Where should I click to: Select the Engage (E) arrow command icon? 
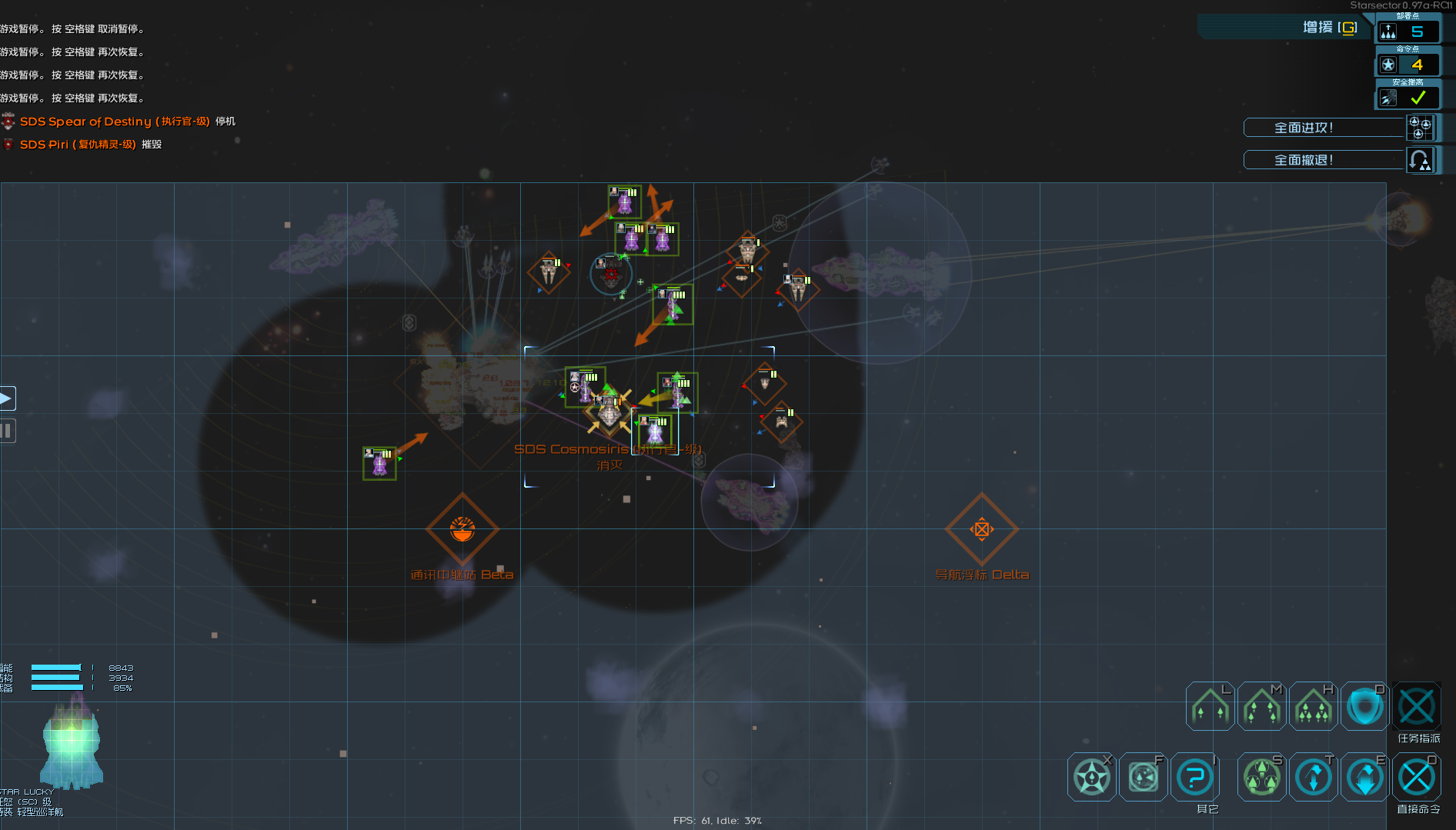click(1364, 776)
